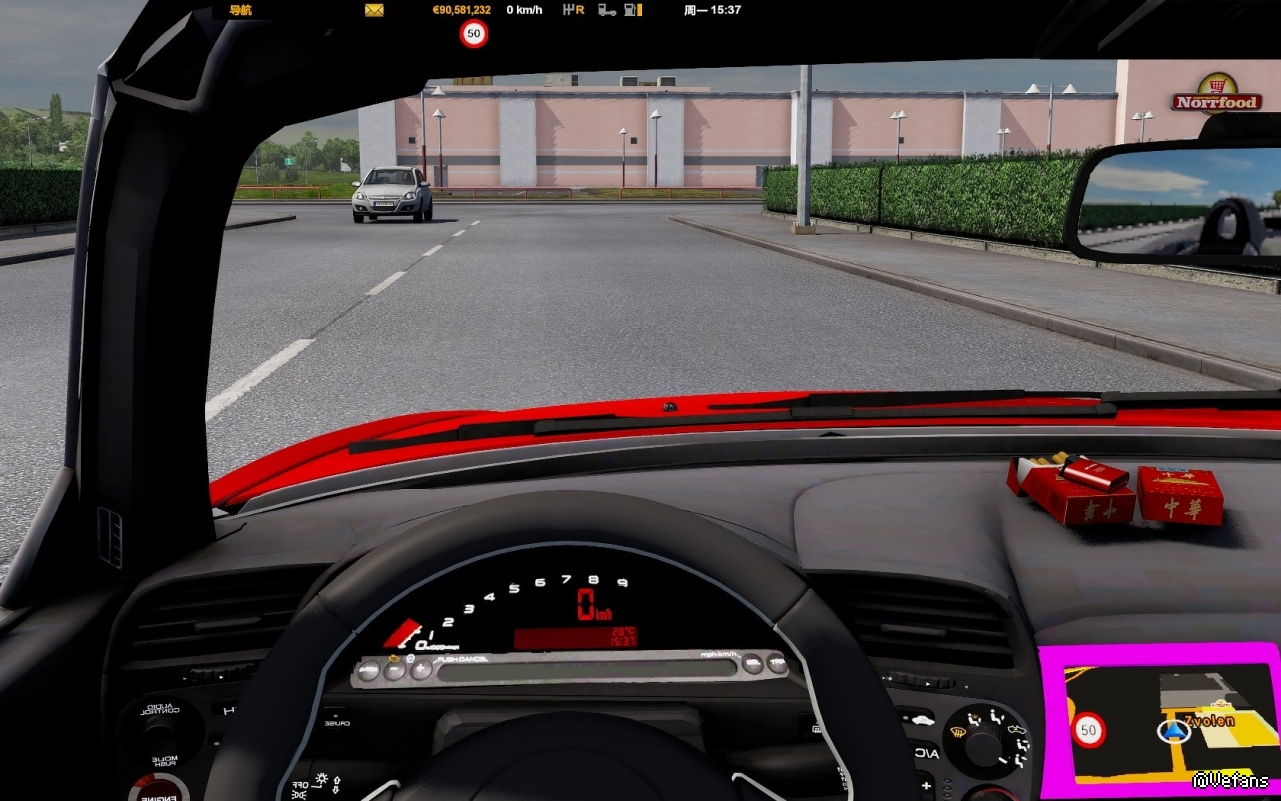
Task: Open the 导航 navigation label in top bar
Action: [240, 10]
